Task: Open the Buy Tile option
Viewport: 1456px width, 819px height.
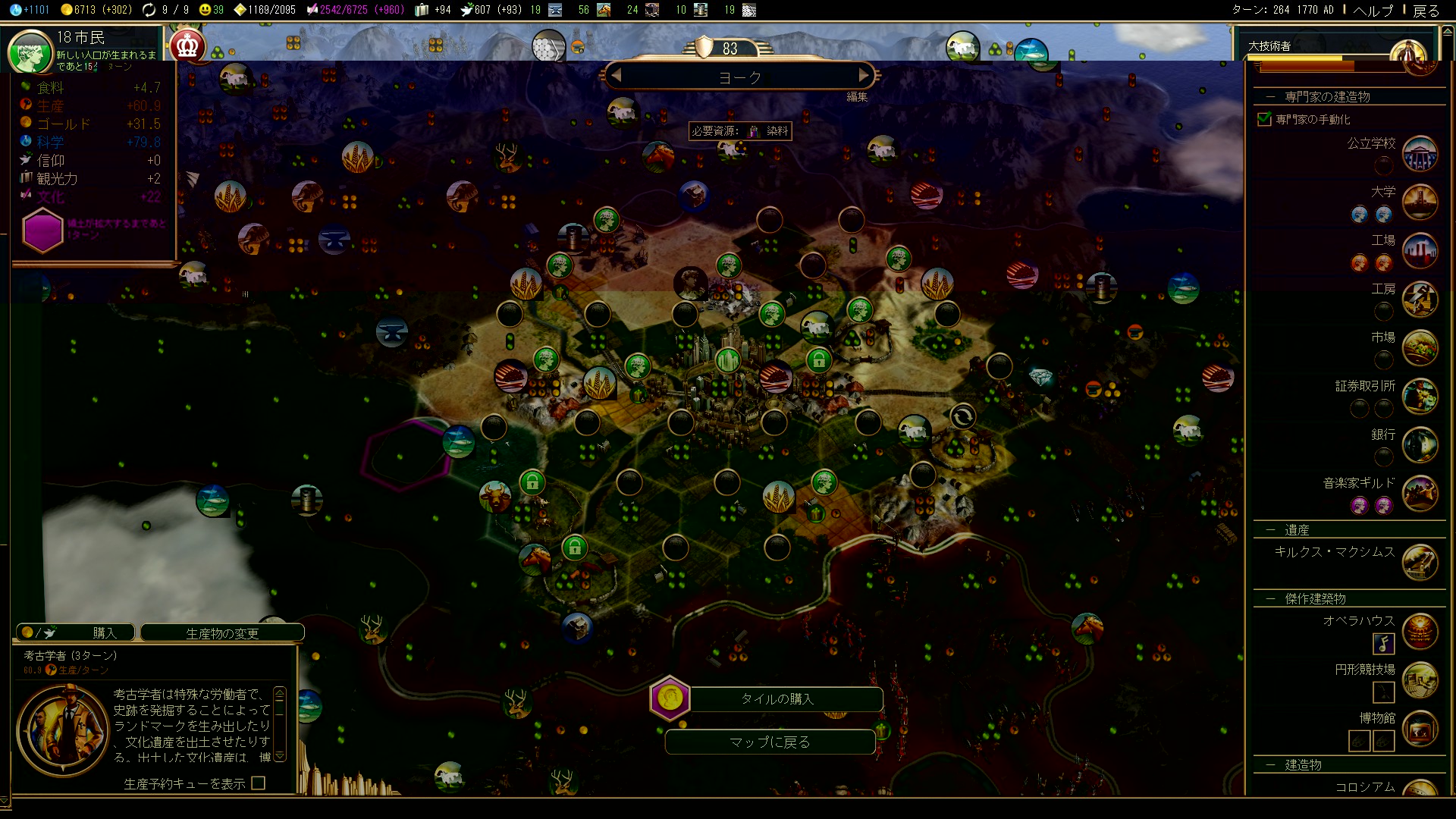Action: [x=777, y=699]
